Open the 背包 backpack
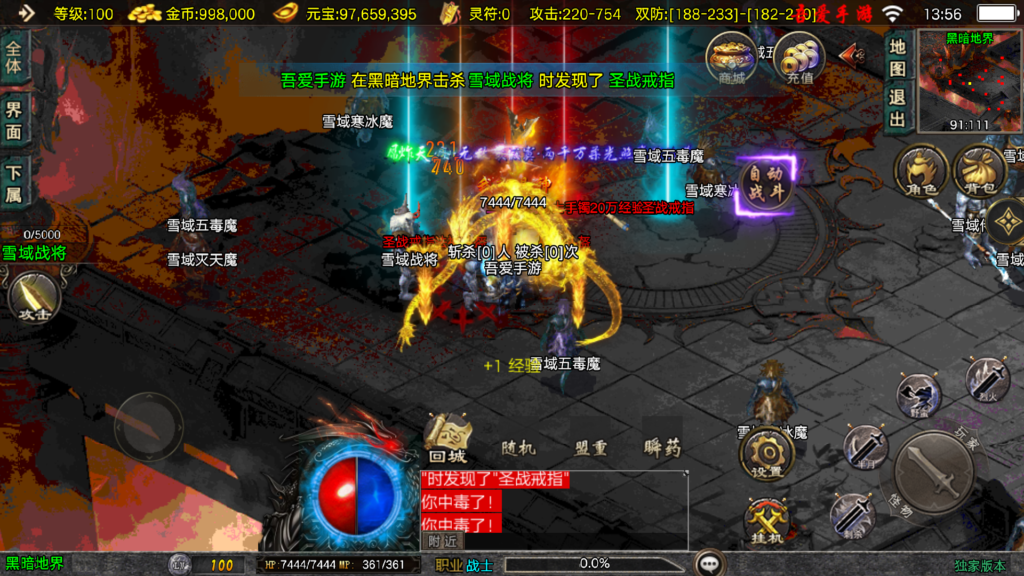 (979, 172)
